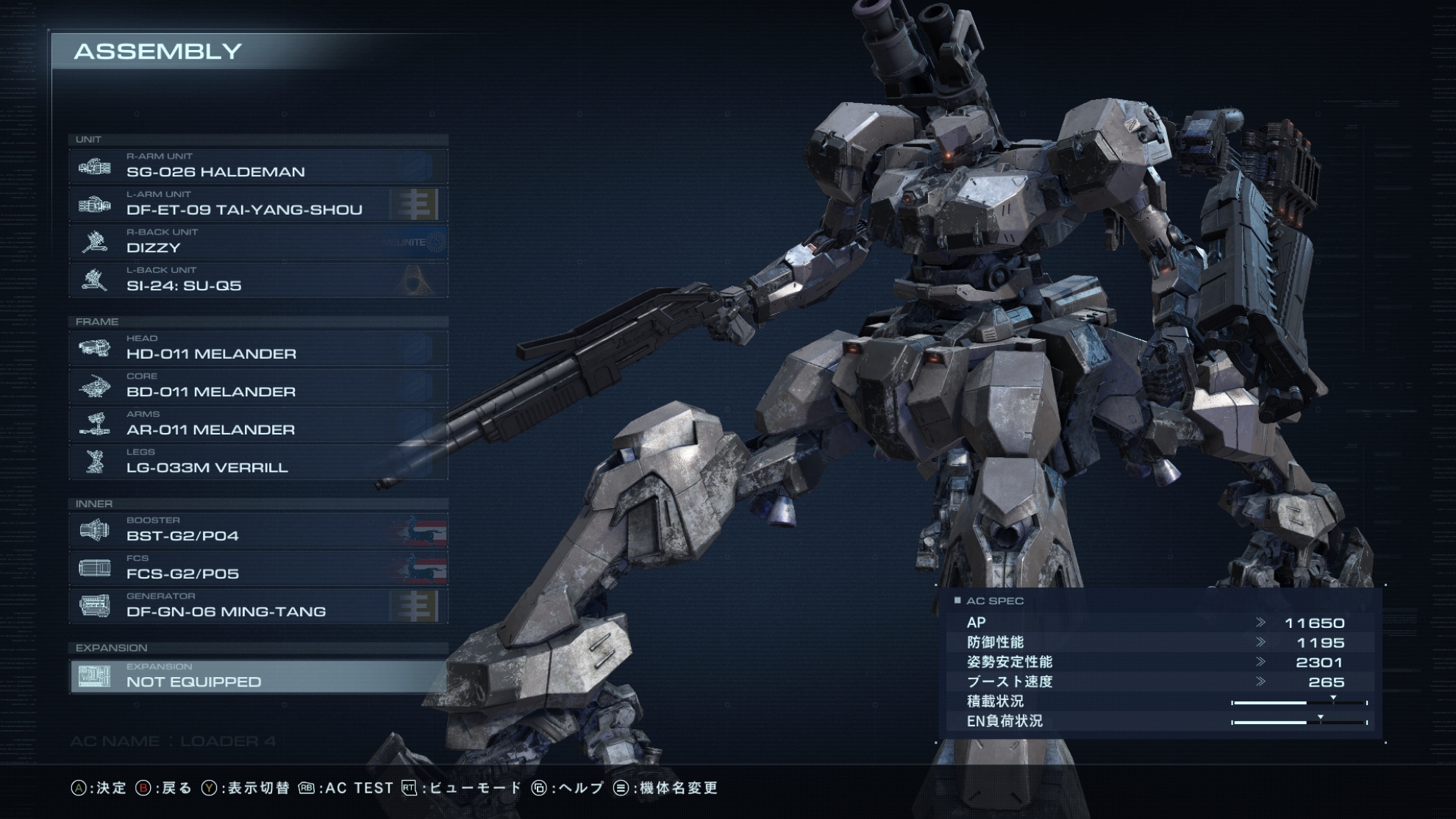This screenshot has height=819, width=1456.
Task: Select the SI-24: SU-Q5 left back unit
Action: (x=257, y=280)
